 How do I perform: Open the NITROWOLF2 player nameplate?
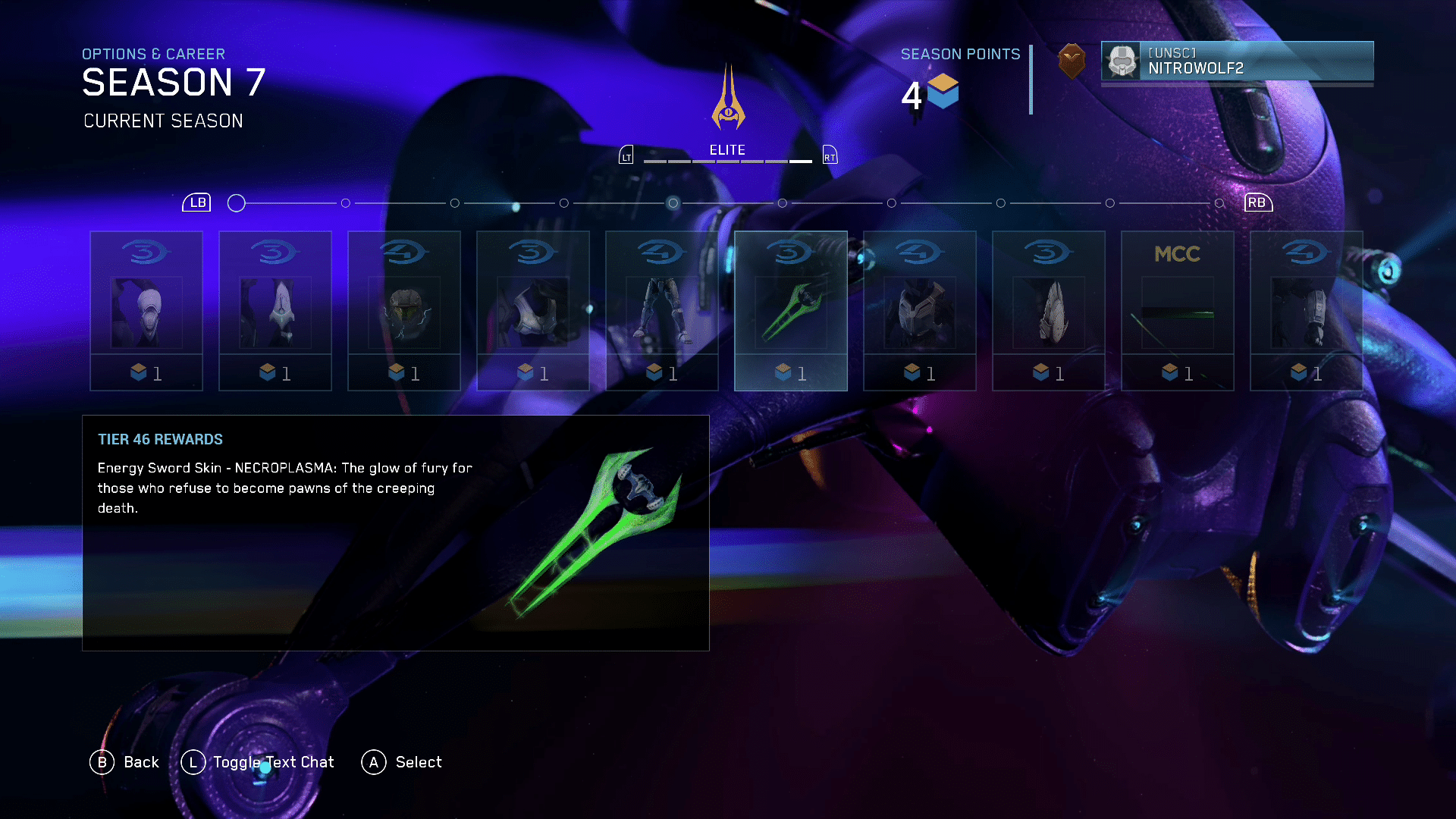pyautogui.click(x=1237, y=61)
